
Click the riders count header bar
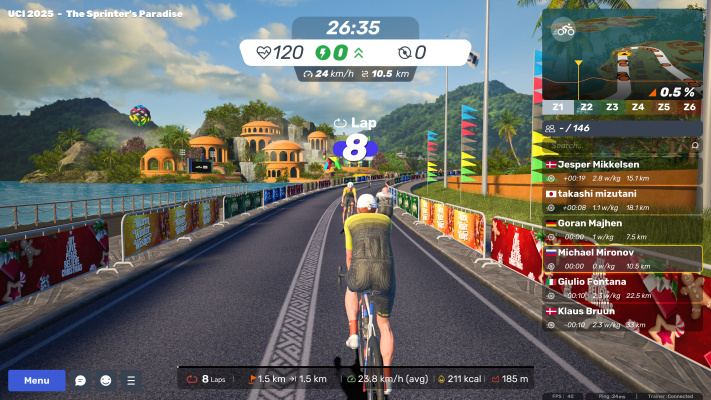(x=621, y=129)
